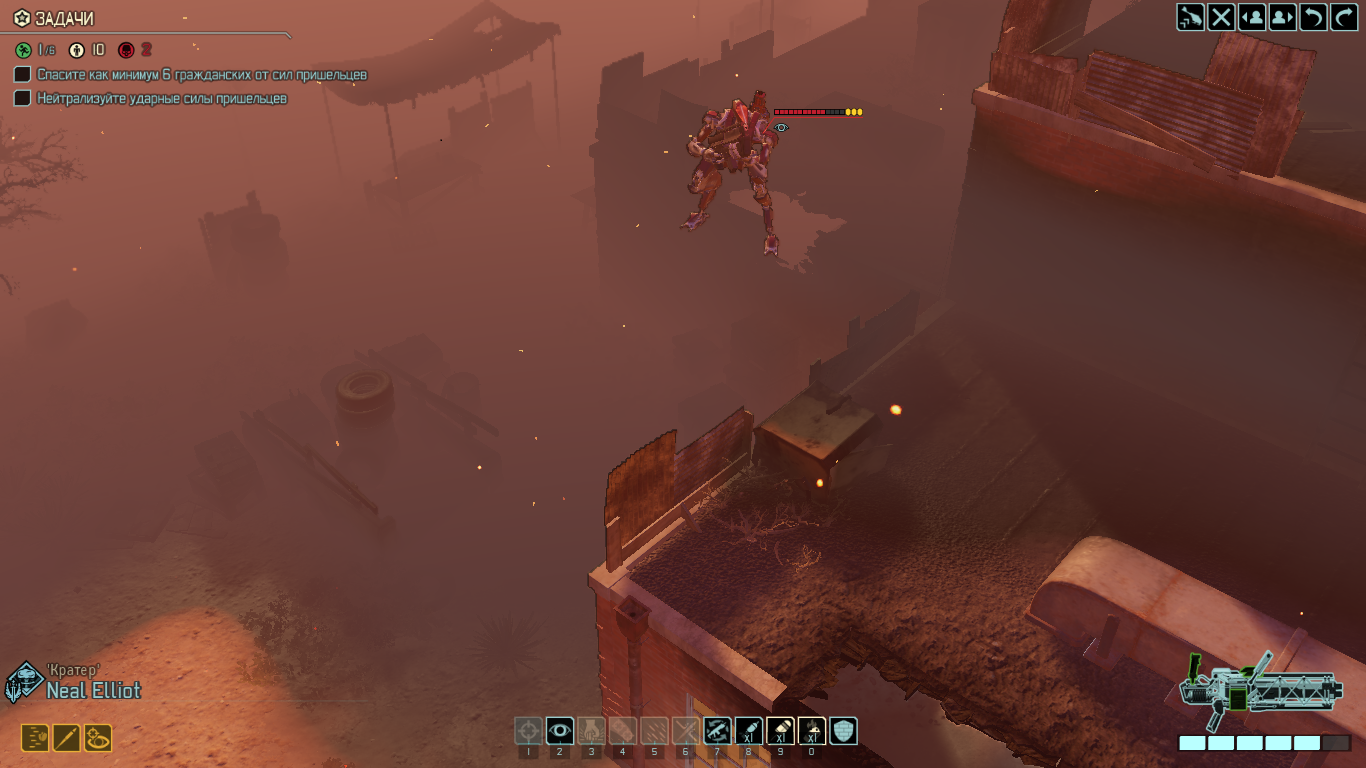Image resolution: width=1366 pixels, height=768 pixels.
Task: Select the rocket ability in slot 9
Action: tap(780, 731)
